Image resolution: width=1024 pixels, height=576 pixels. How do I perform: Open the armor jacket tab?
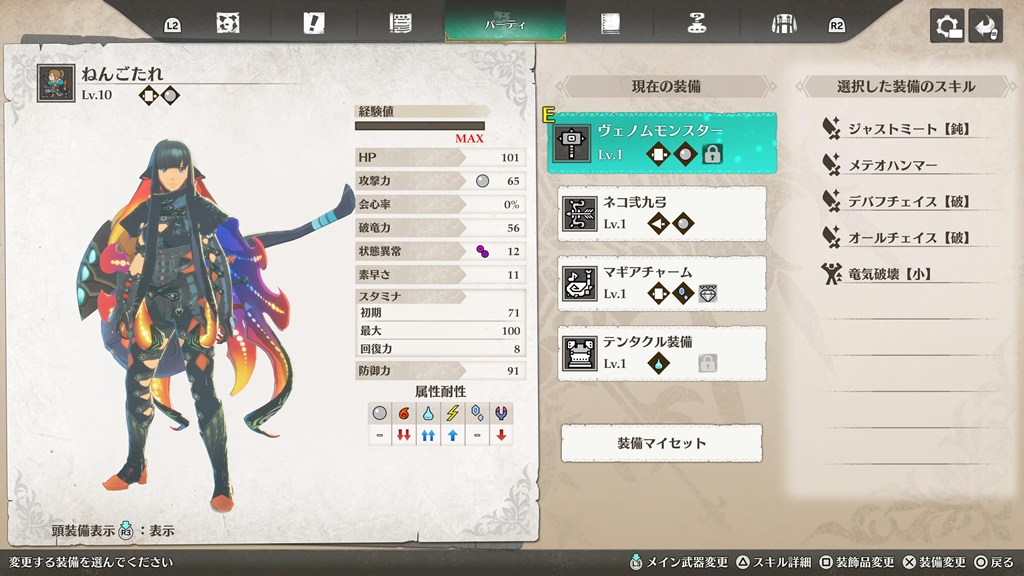click(783, 24)
